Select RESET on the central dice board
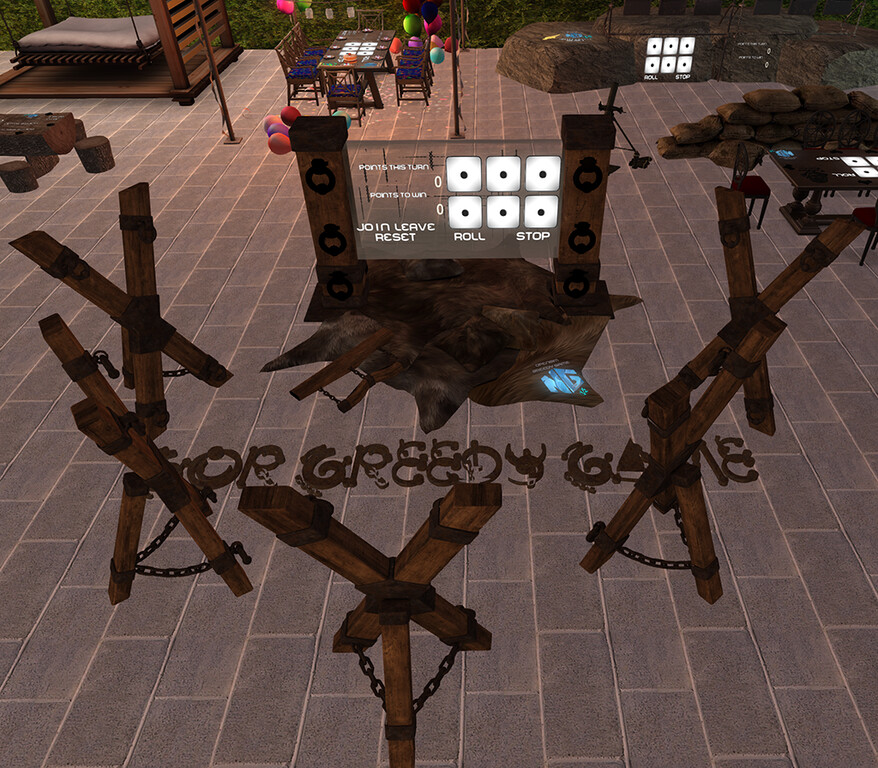The width and height of the screenshot is (878, 768). click(394, 238)
